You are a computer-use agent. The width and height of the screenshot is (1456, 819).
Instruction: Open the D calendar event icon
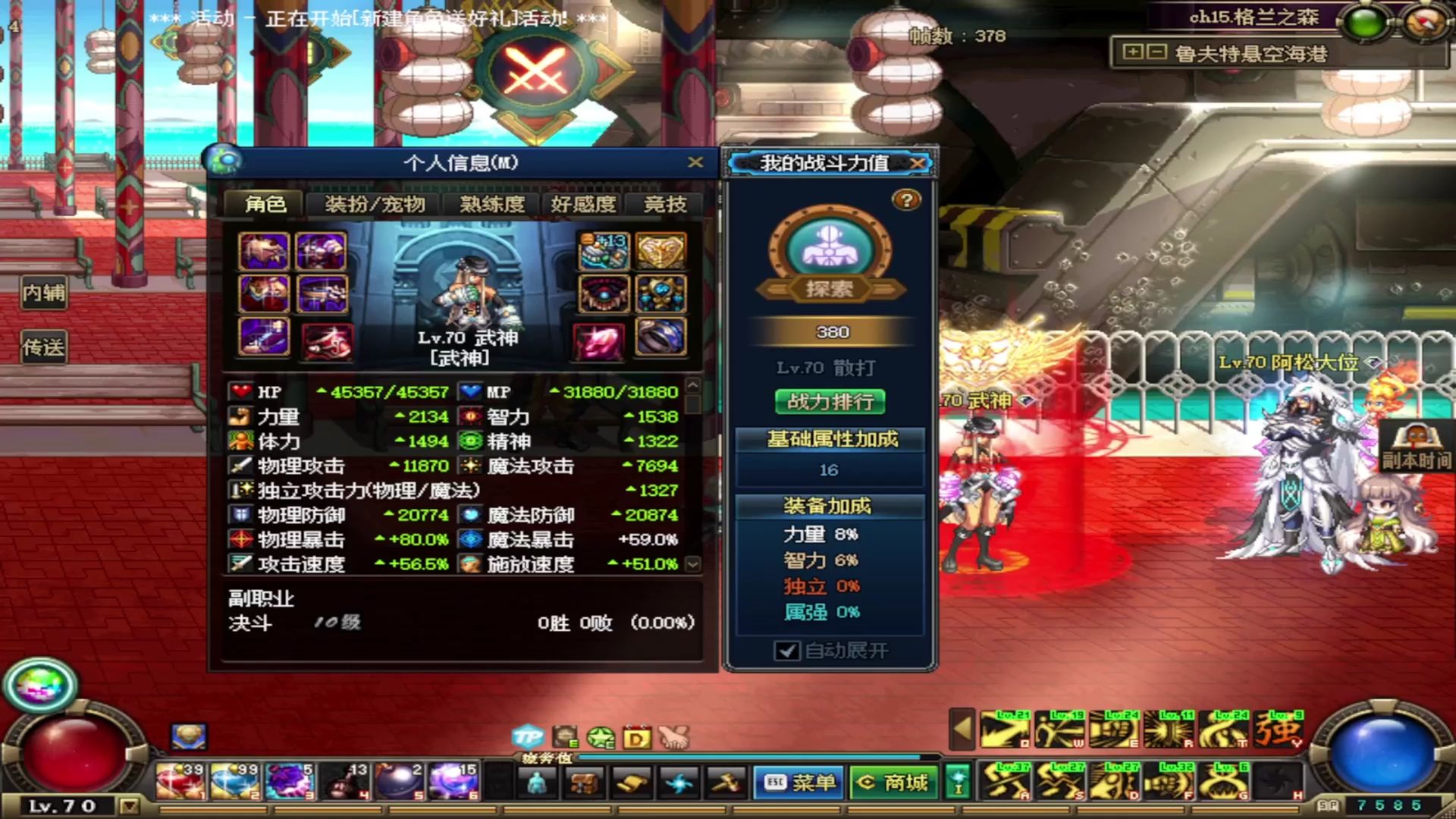(x=637, y=736)
